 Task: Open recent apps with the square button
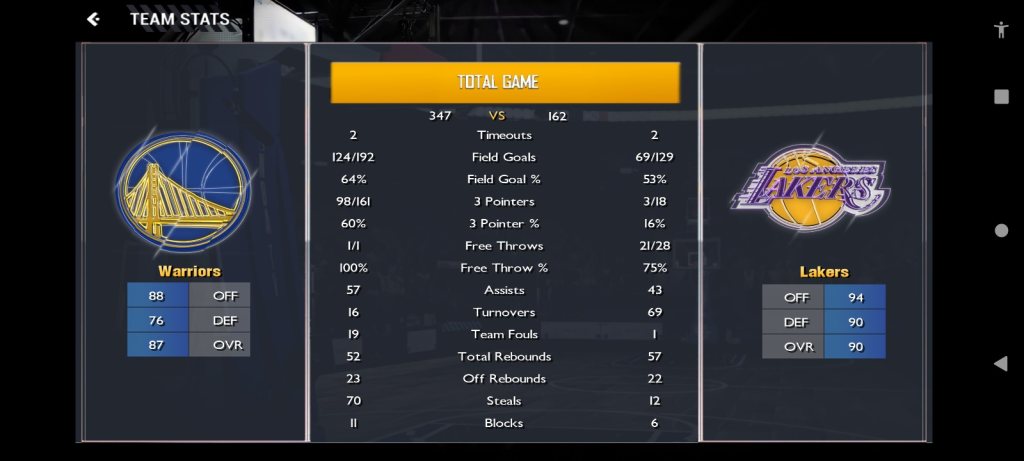[x=1001, y=97]
